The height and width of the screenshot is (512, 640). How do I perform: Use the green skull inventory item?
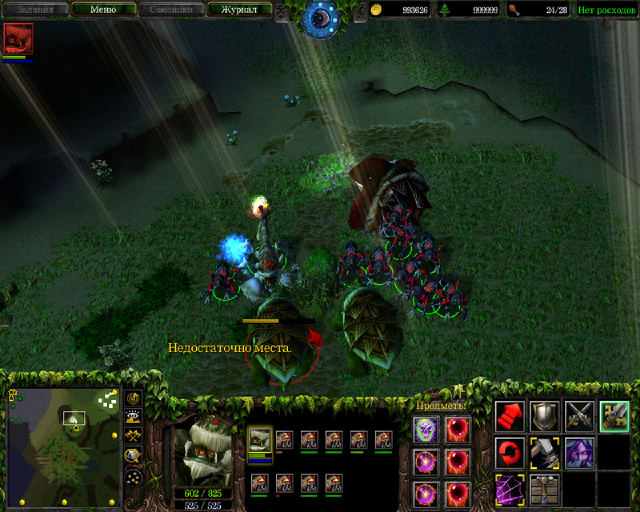tap(425, 429)
